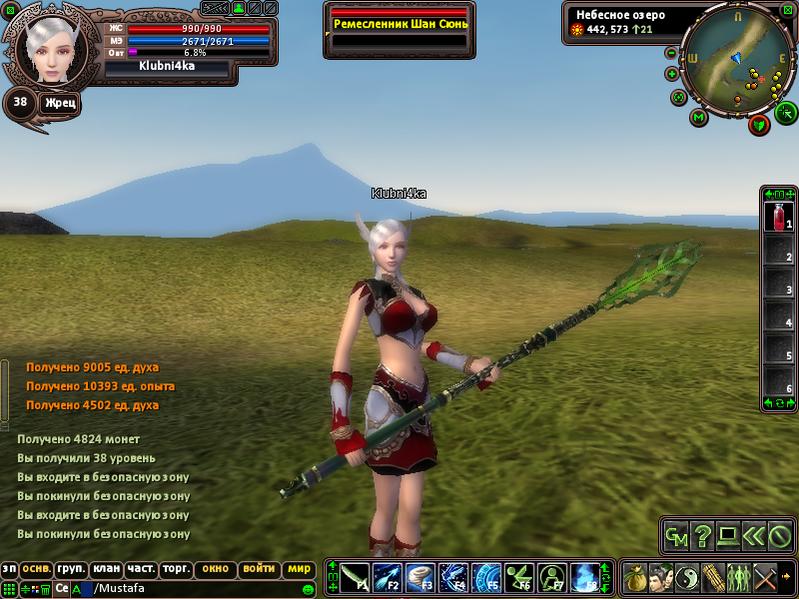Click the crossed swords icon

click(x=765, y=578)
